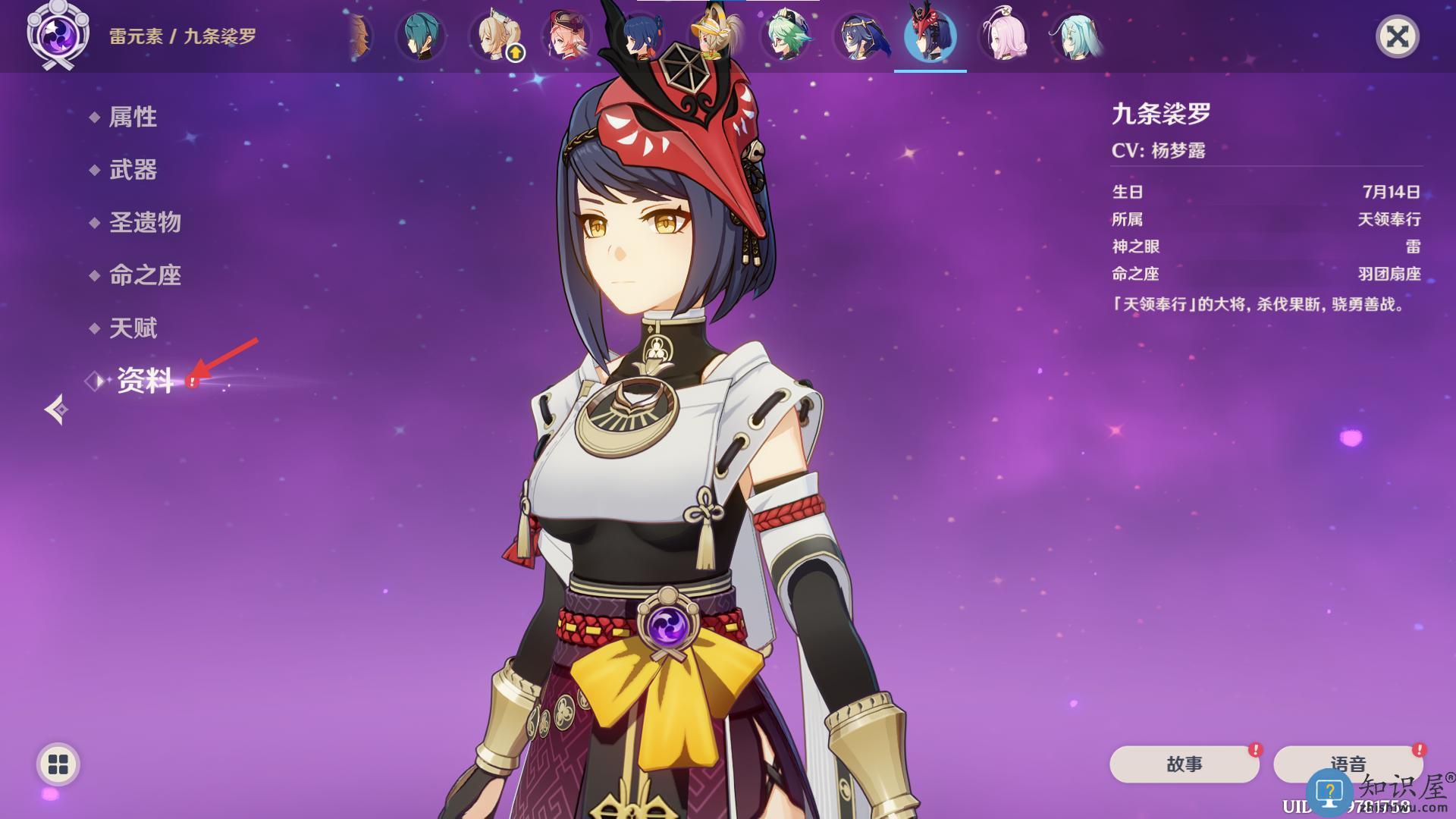Select the pink-haired portrait with red hat
This screenshot has width=1456, height=819.
tap(567, 36)
